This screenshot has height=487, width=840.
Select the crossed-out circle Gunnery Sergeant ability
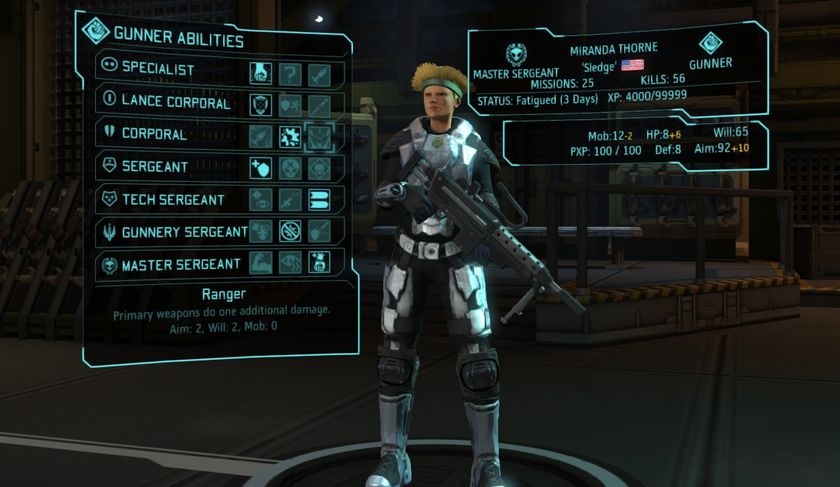[x=290, y=232]
